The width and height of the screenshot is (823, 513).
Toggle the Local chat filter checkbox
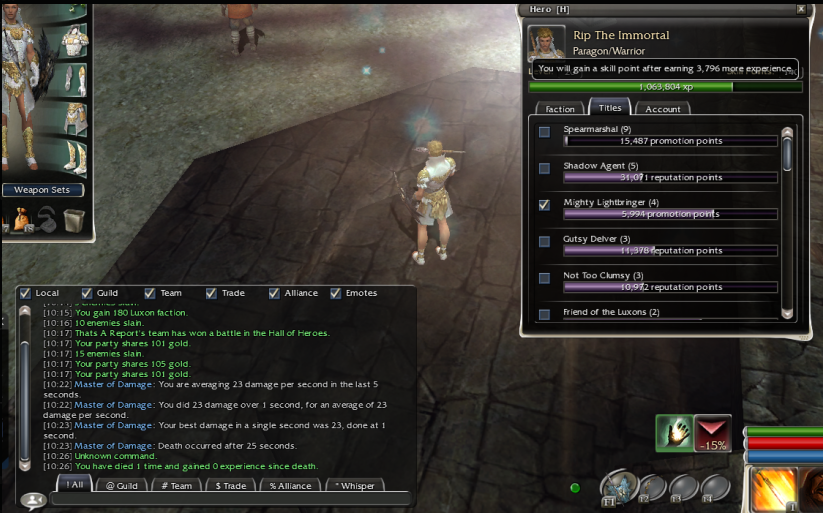25,293
